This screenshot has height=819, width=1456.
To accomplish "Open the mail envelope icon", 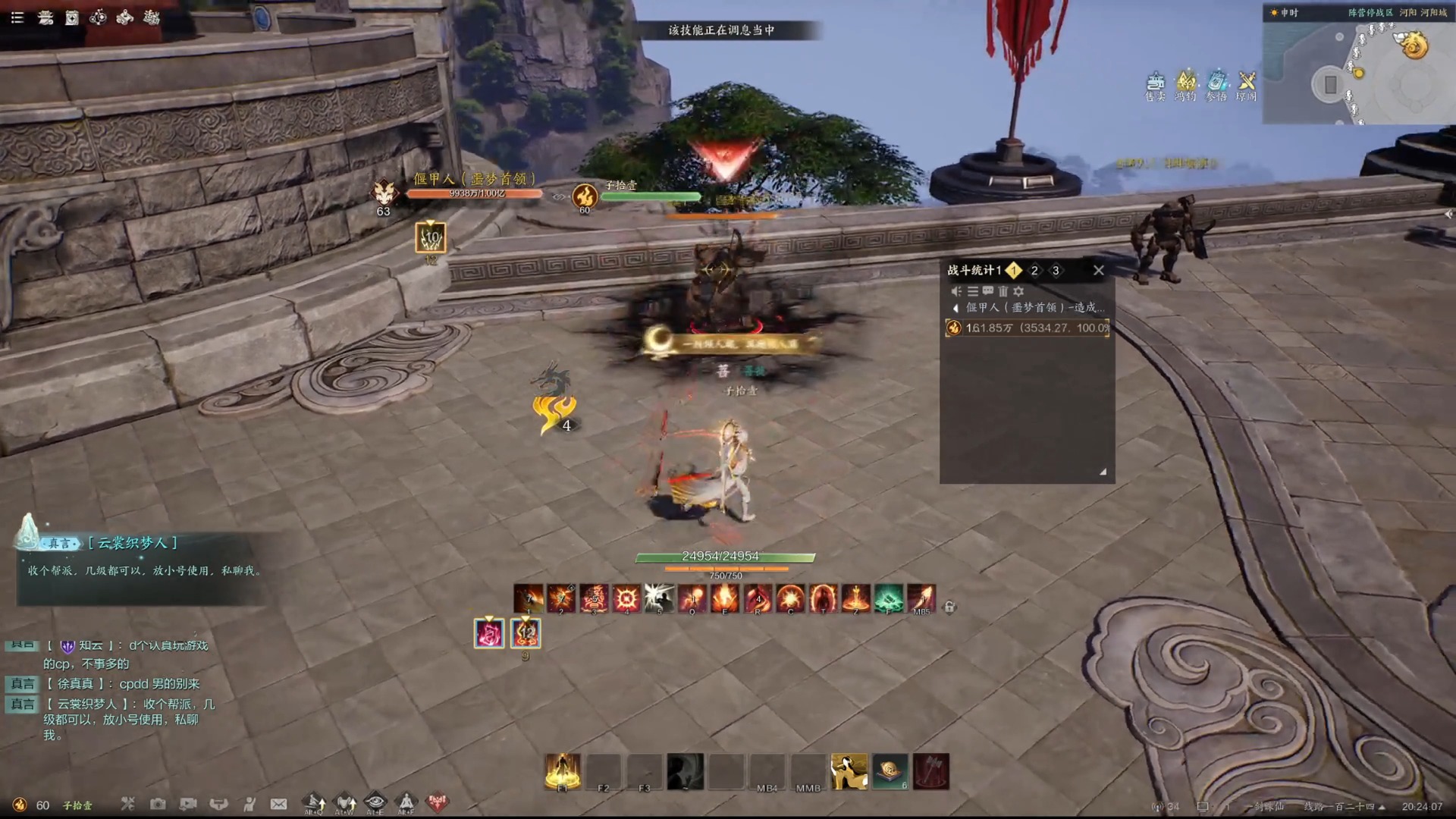I will [x=279, y=804].
